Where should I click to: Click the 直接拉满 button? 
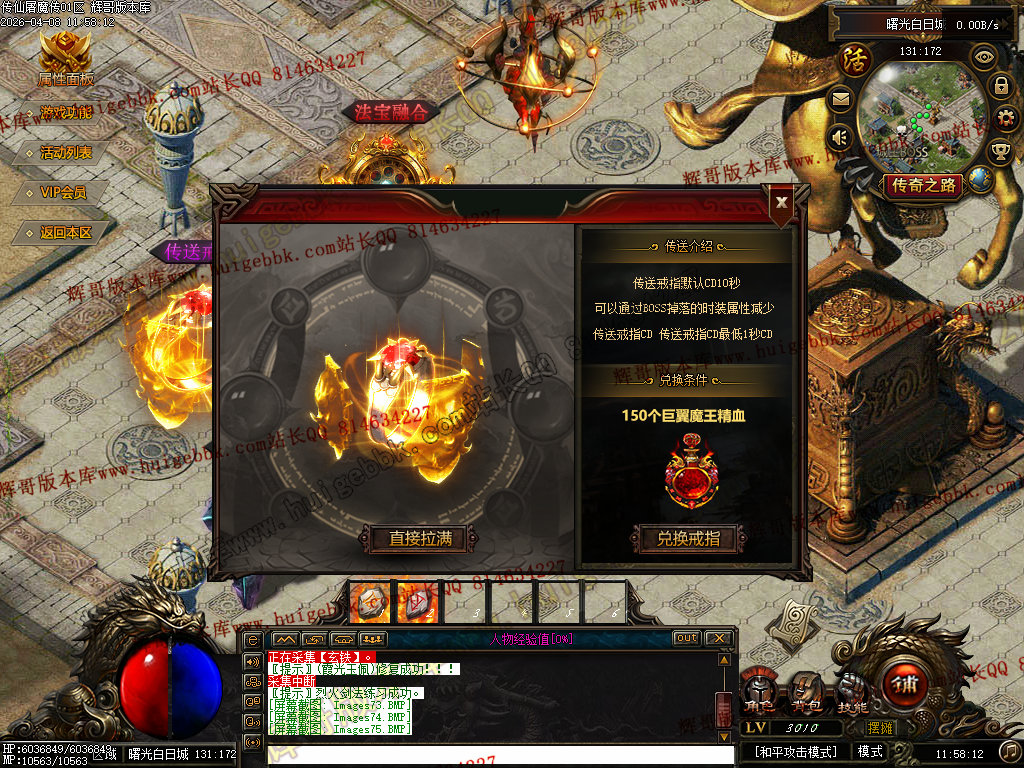click(x=420, y=538)
